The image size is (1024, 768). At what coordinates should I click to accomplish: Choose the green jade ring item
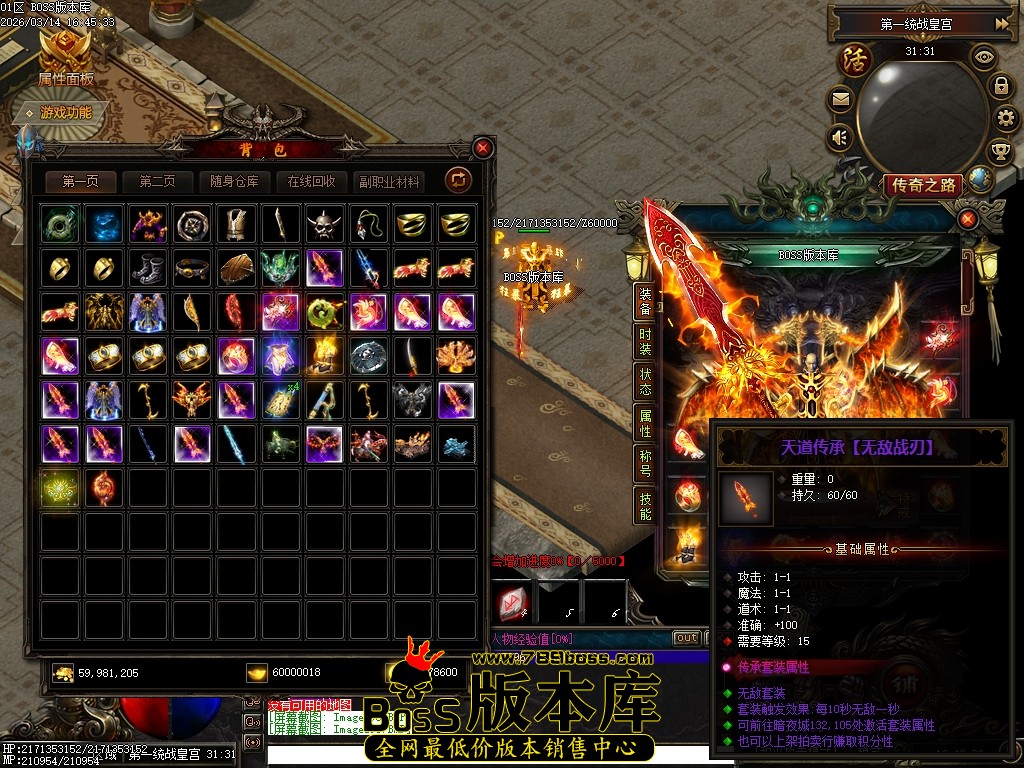point(60,224)
